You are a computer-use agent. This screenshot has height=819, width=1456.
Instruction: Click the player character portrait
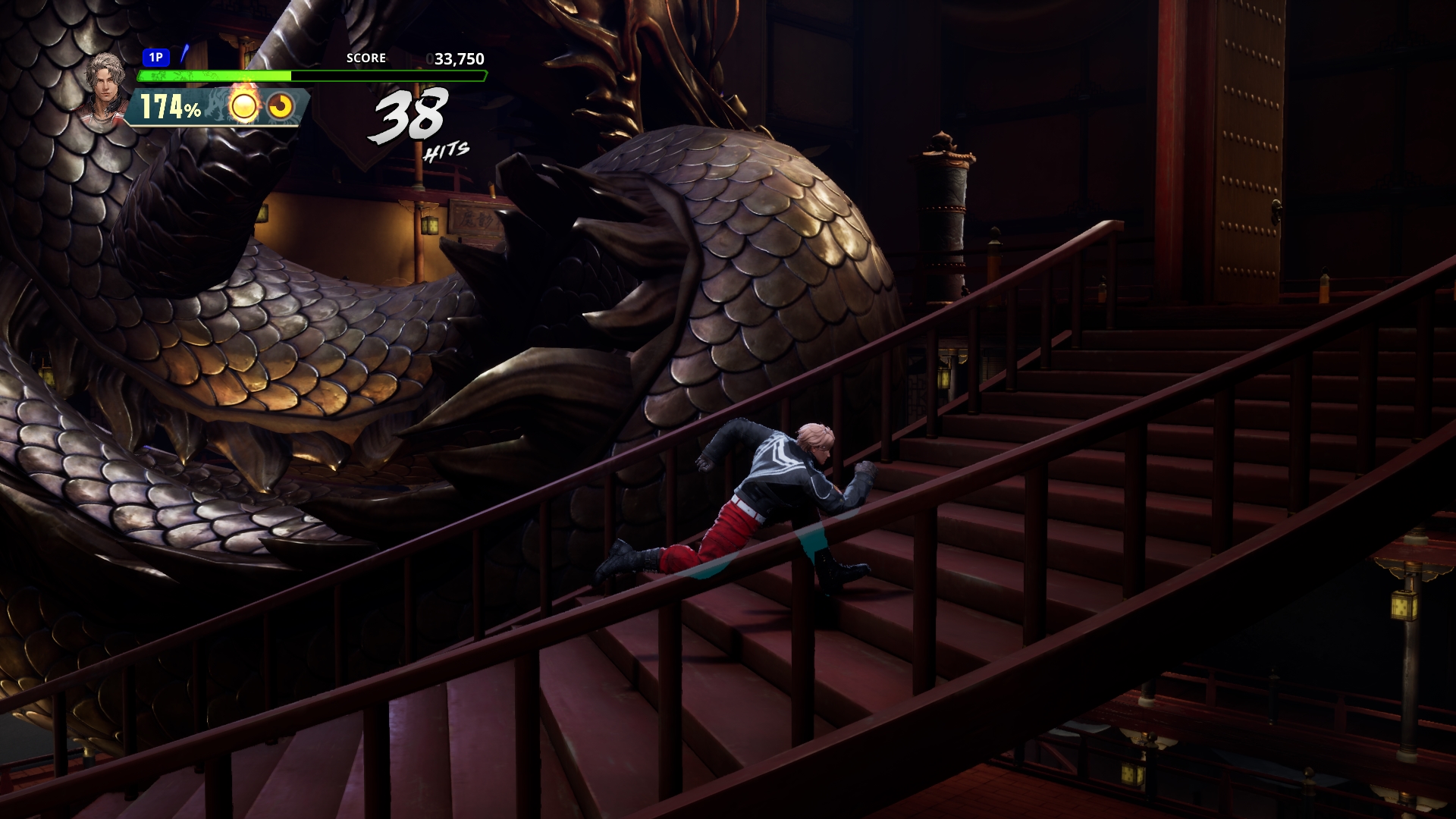[x=105, y=83]
